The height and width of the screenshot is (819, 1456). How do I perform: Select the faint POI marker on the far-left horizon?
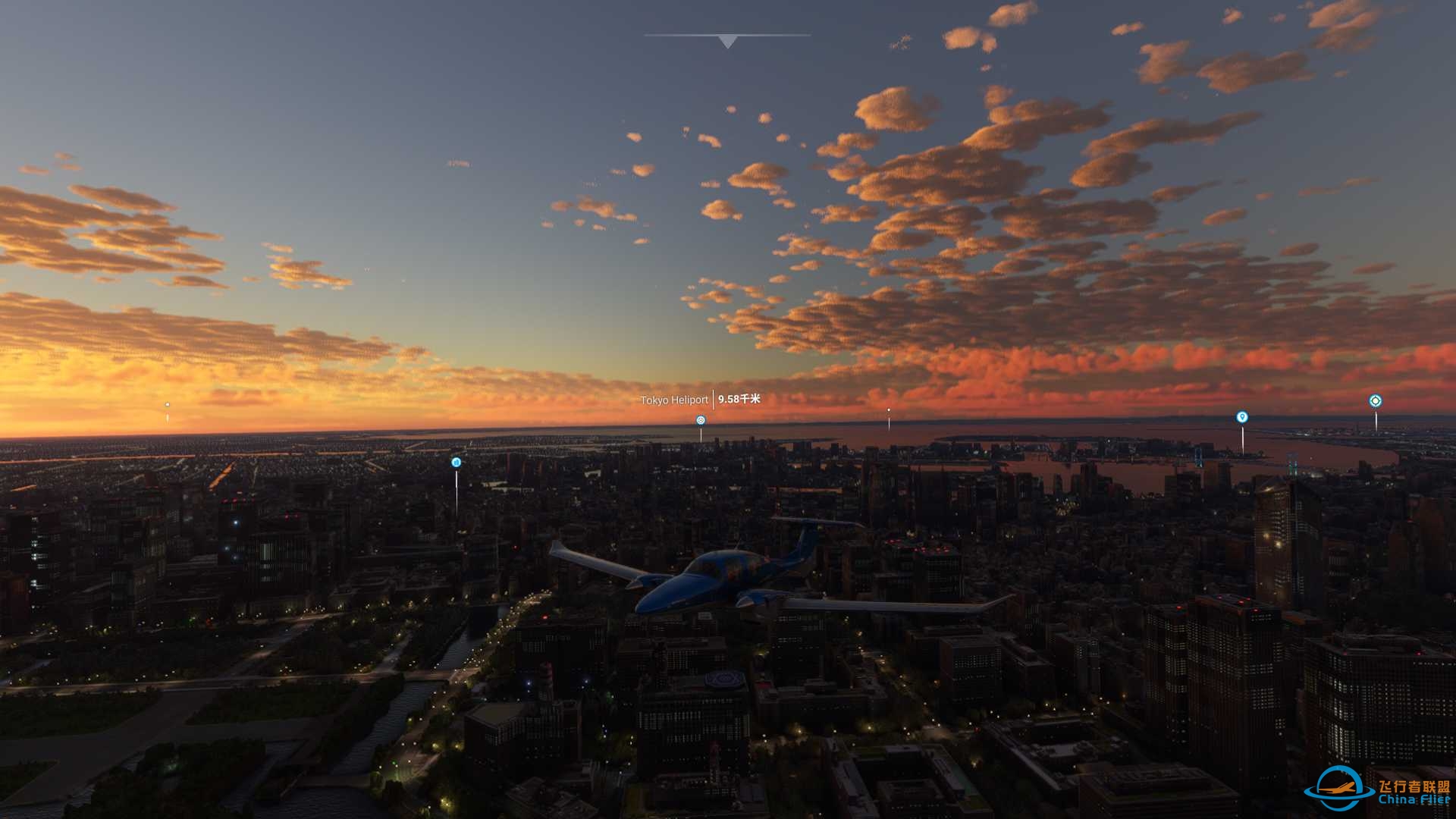166,406
